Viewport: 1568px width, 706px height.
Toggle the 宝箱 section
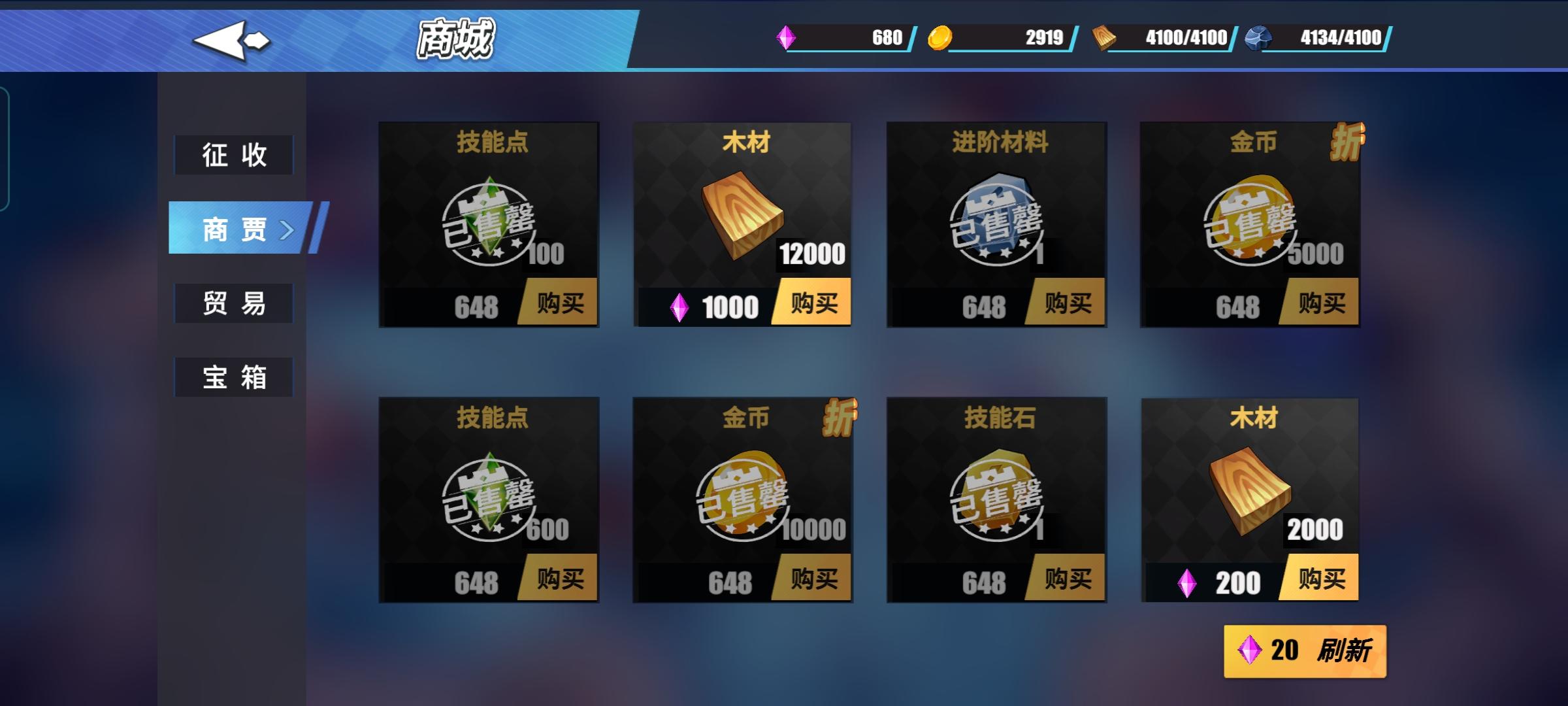click(233, 377)
